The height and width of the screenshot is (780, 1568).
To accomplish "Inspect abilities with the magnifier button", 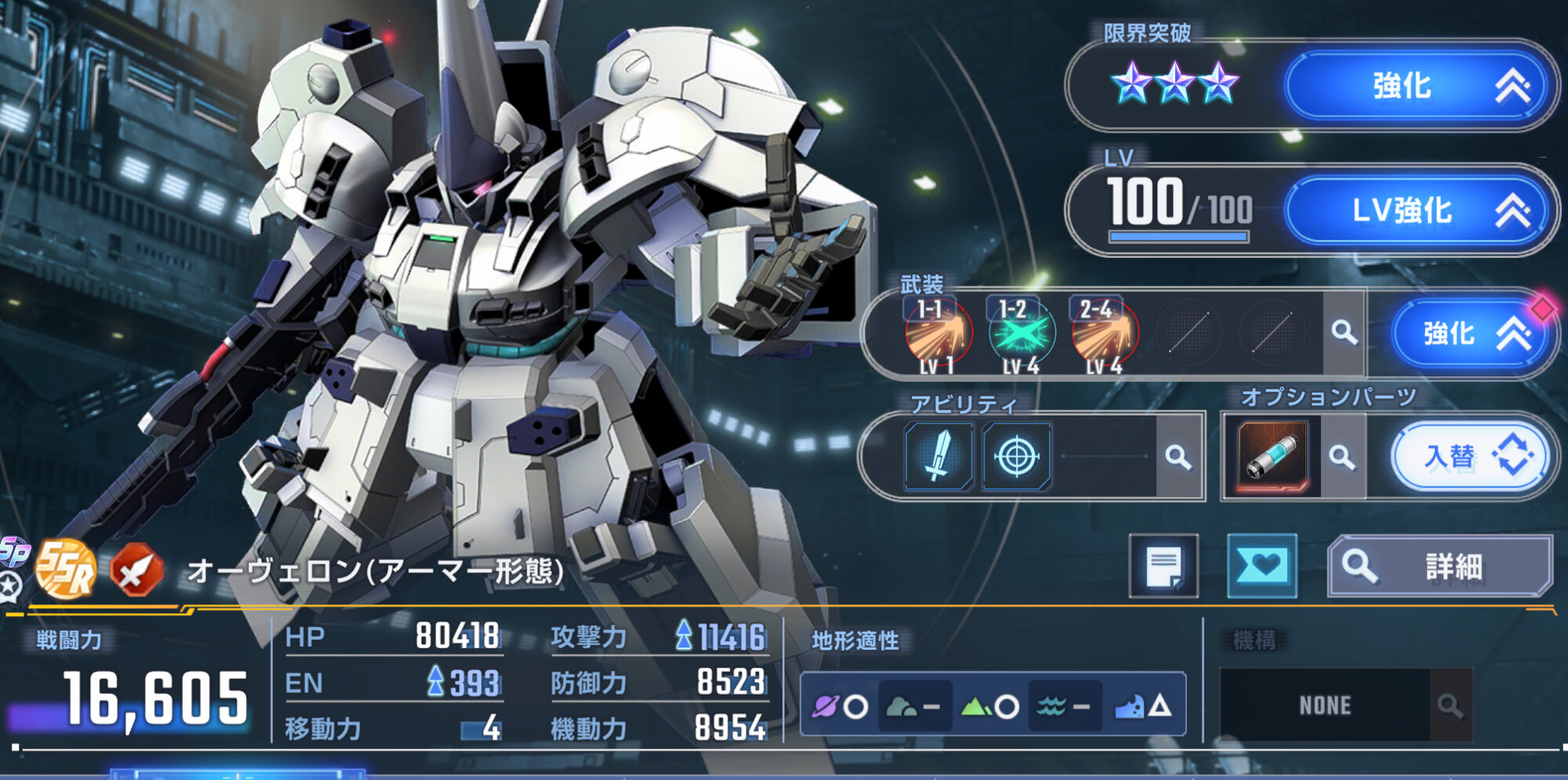I will 1178,456.
